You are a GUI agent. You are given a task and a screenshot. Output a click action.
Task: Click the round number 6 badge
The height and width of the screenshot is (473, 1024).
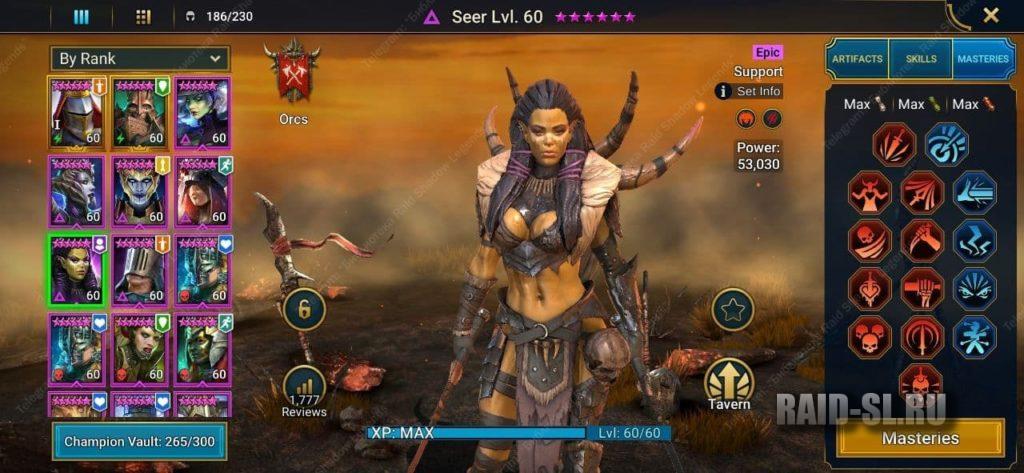click(x=304, y=309)
